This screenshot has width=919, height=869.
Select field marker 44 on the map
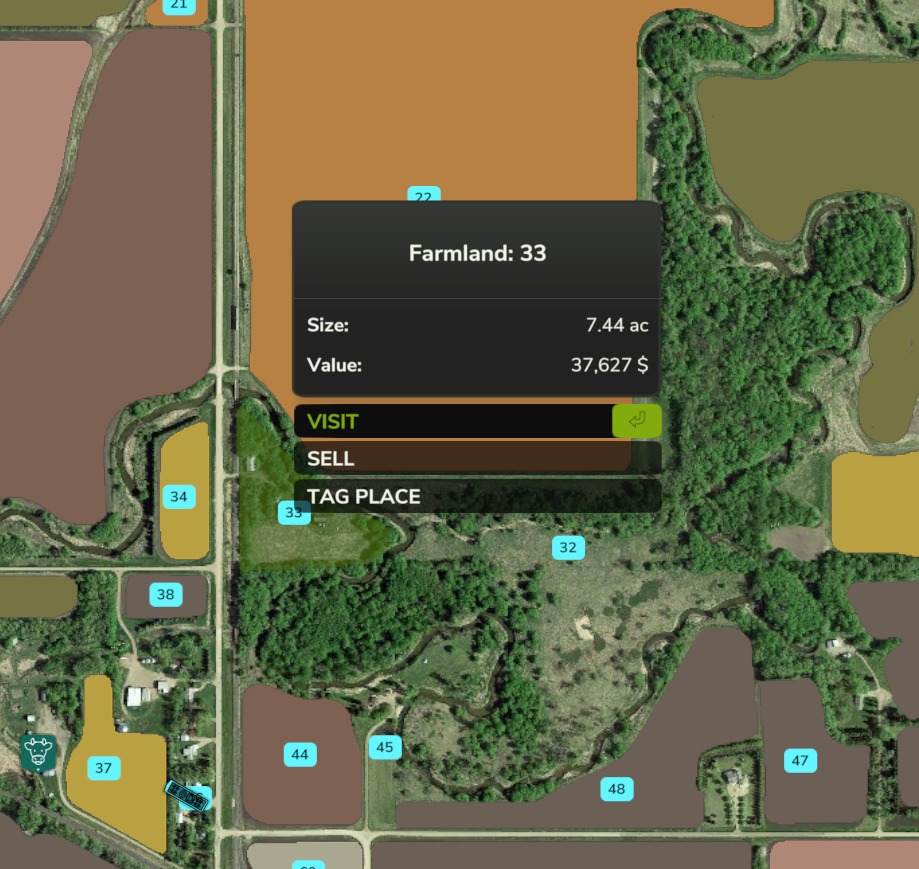click(299, 755)
